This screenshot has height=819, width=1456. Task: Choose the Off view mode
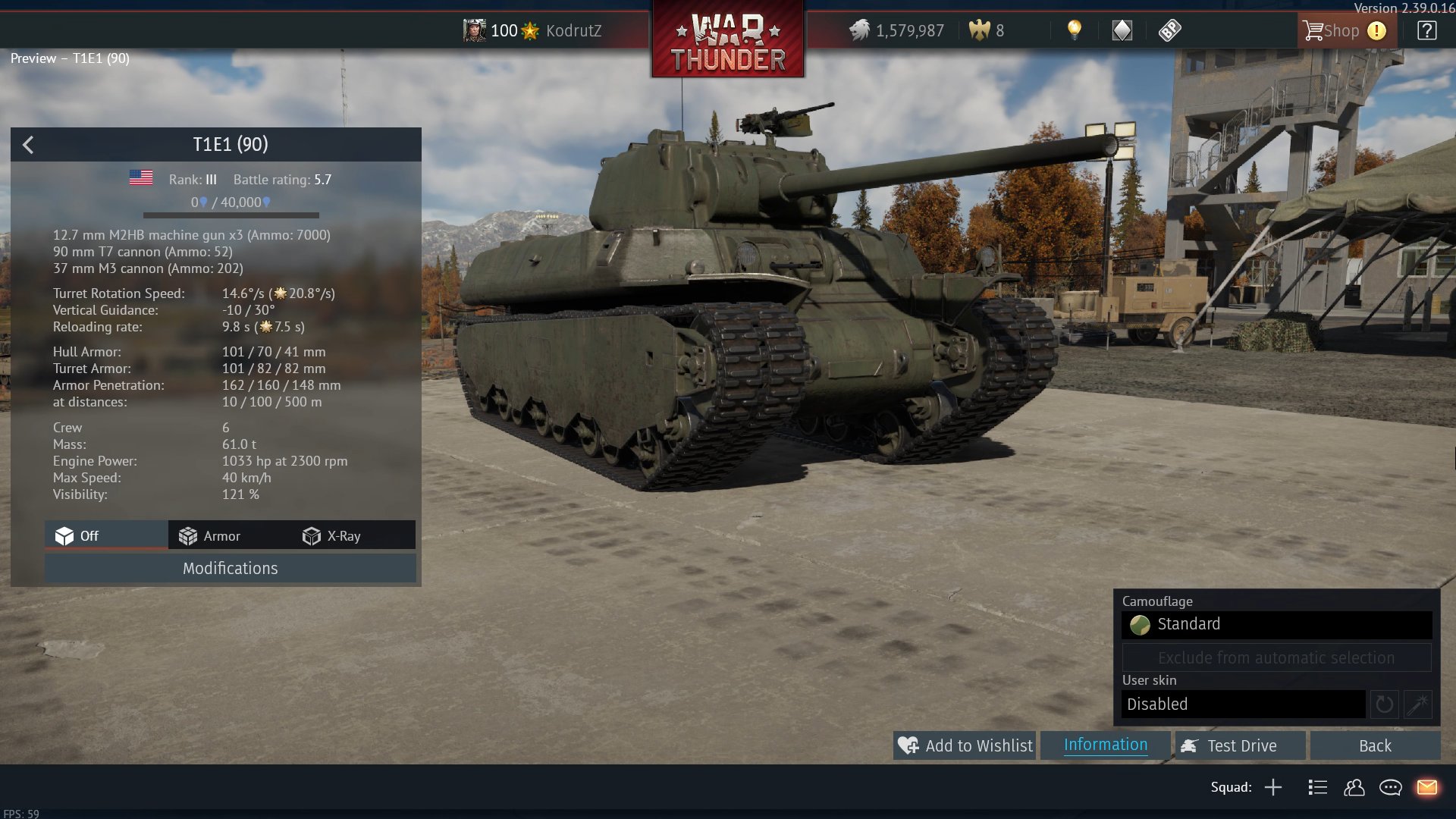coord(77,536)
